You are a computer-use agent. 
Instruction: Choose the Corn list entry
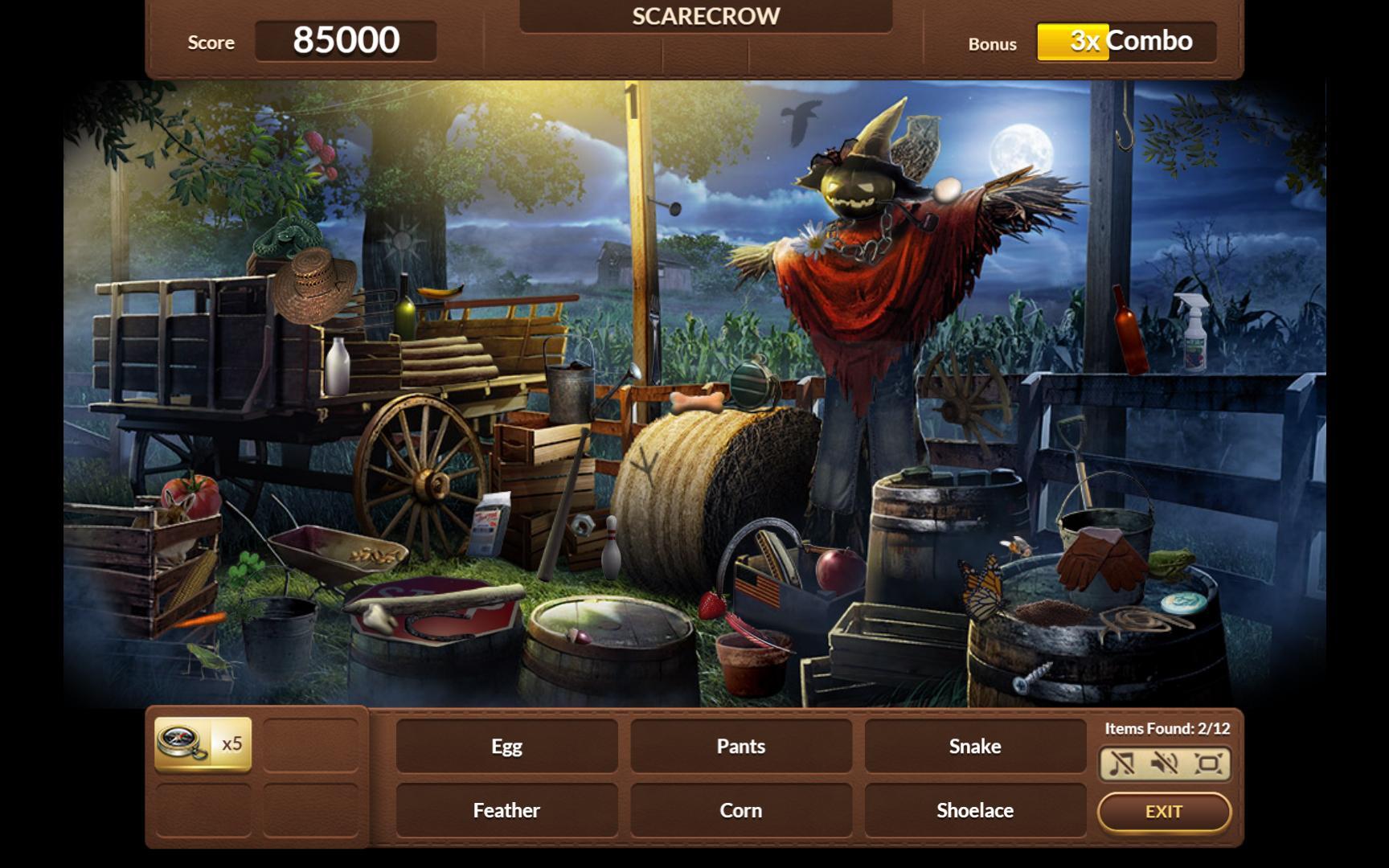click(740, 810)
